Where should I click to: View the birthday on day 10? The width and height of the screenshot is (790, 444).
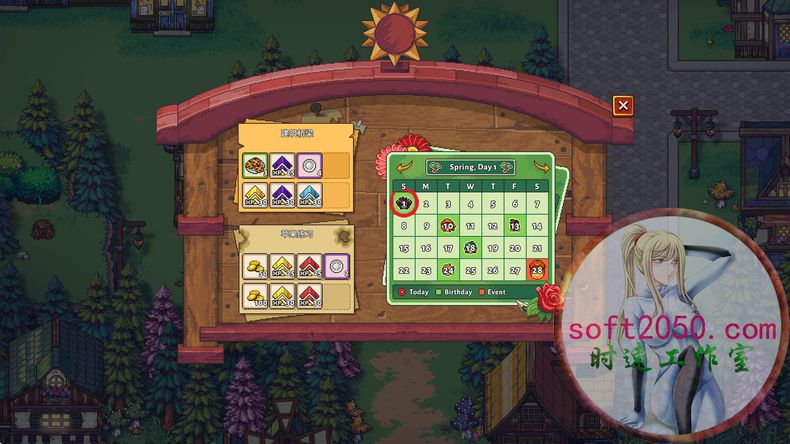(448, 226)
